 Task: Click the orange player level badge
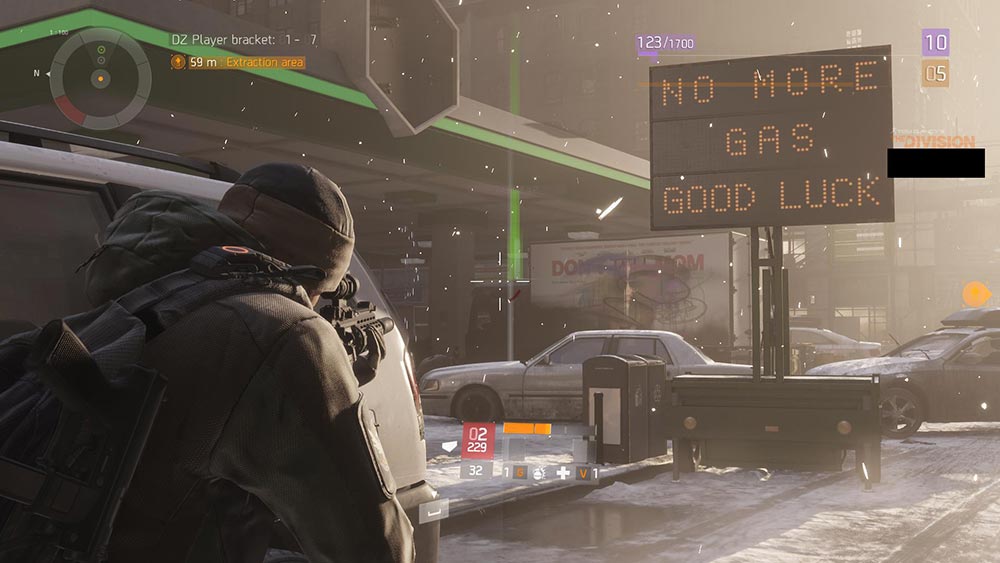click(x=935, y=73)
